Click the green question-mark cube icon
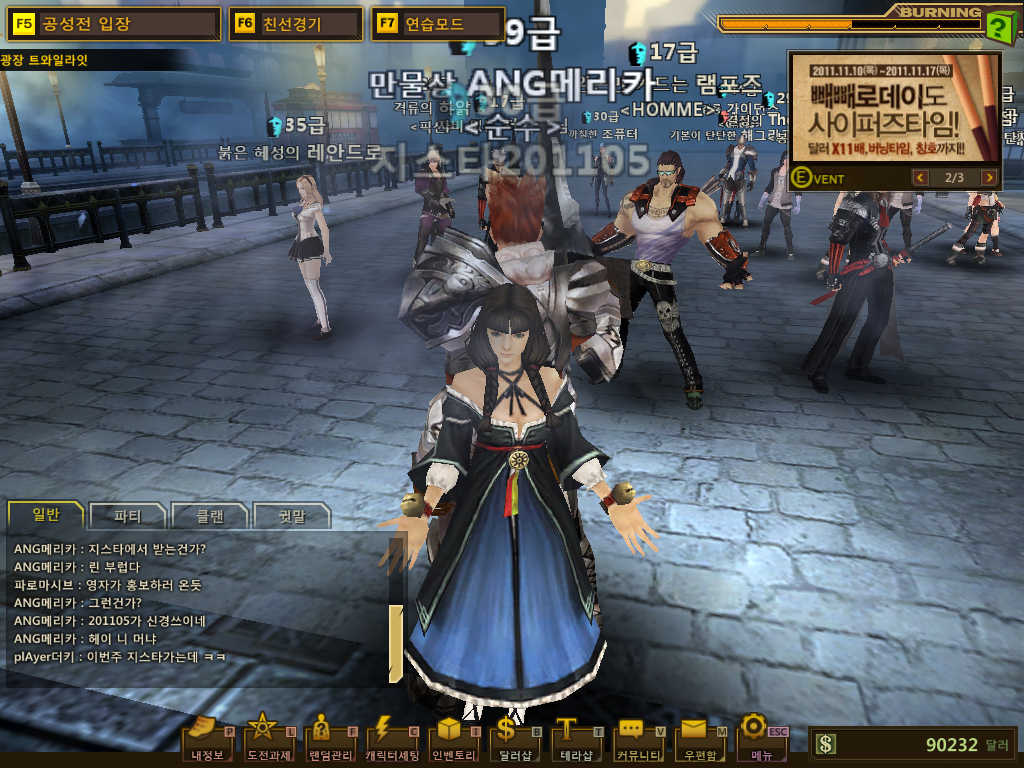Screen dimensions: 1024x768 click(x=998, y=26)
